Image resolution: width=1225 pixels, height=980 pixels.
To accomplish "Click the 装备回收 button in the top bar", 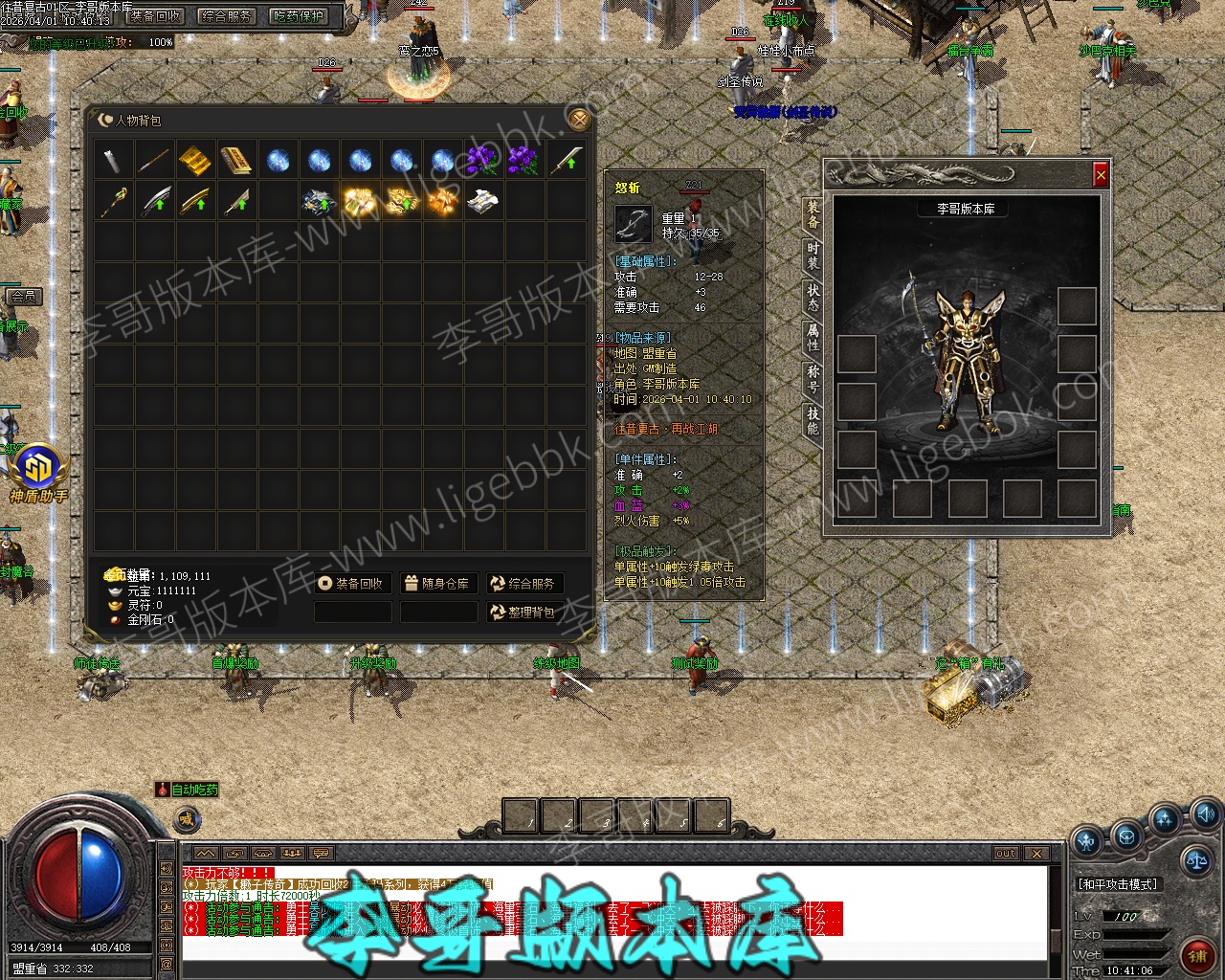I will [x=156, y=16].
